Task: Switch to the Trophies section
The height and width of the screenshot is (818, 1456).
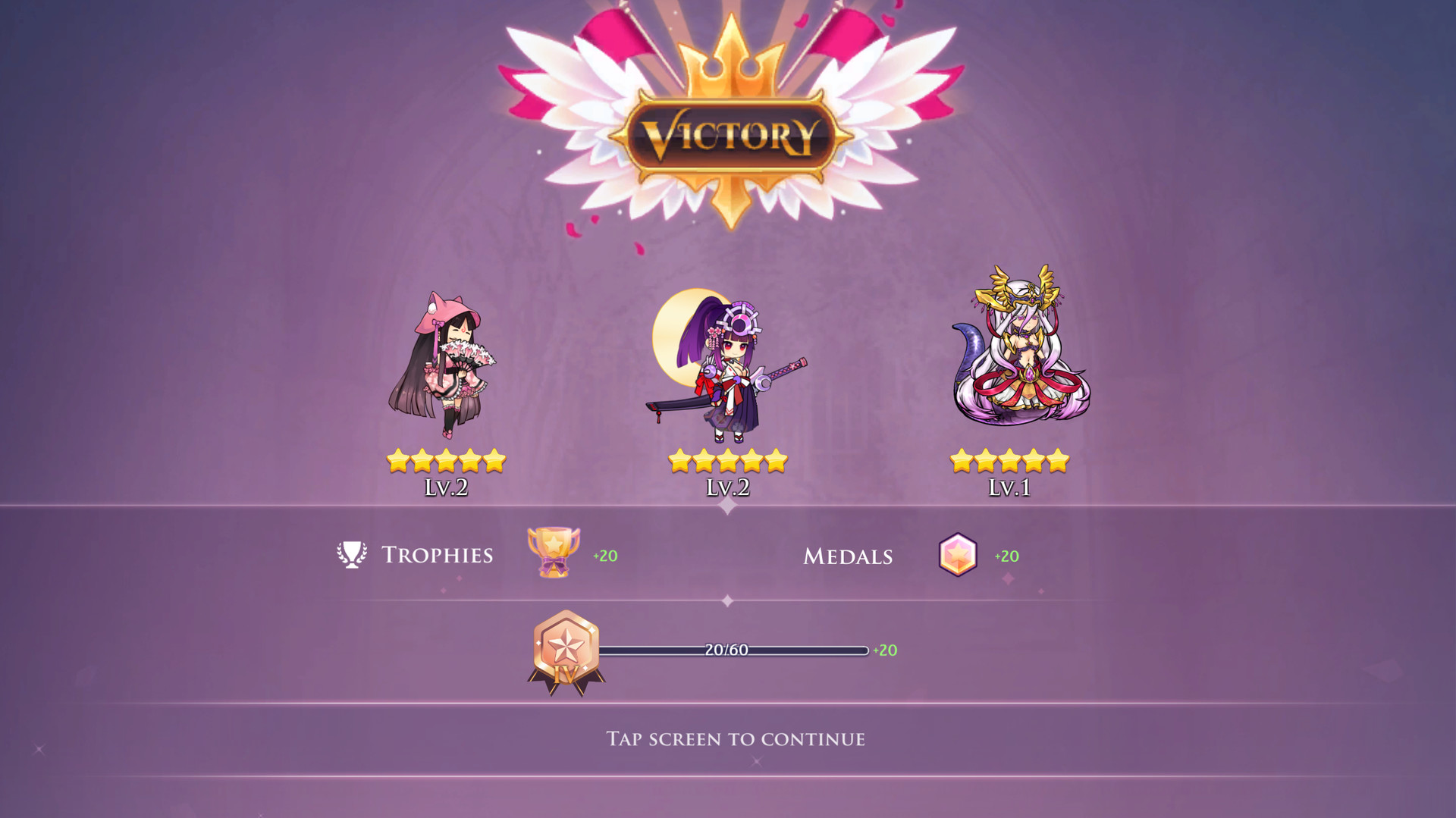Action: (438, 554)
